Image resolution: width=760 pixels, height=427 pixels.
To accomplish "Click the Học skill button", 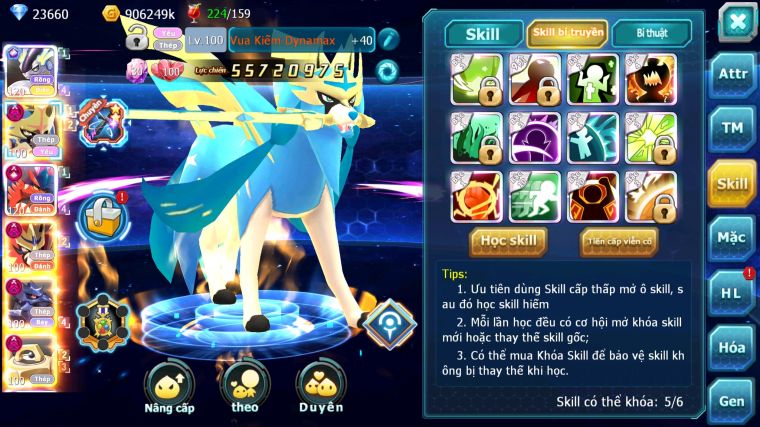I will 509,241.
